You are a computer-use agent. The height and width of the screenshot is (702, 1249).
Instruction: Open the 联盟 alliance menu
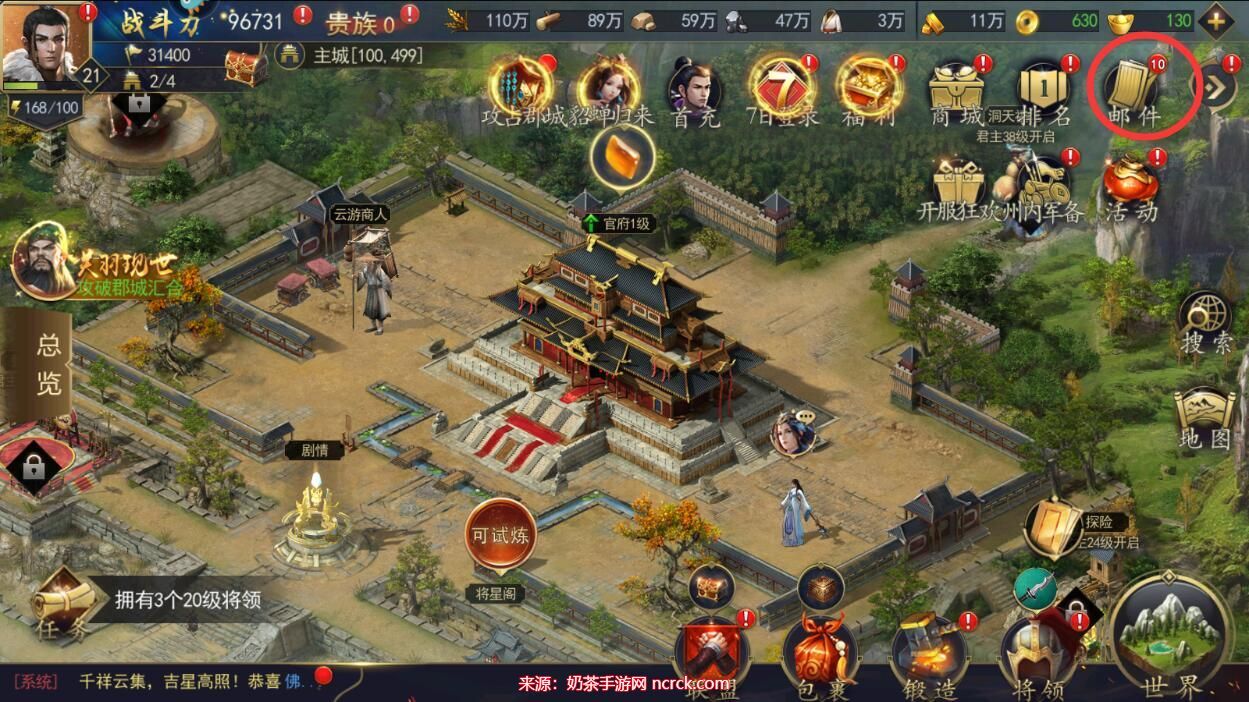pyautogui.click(x=711, y=655)
